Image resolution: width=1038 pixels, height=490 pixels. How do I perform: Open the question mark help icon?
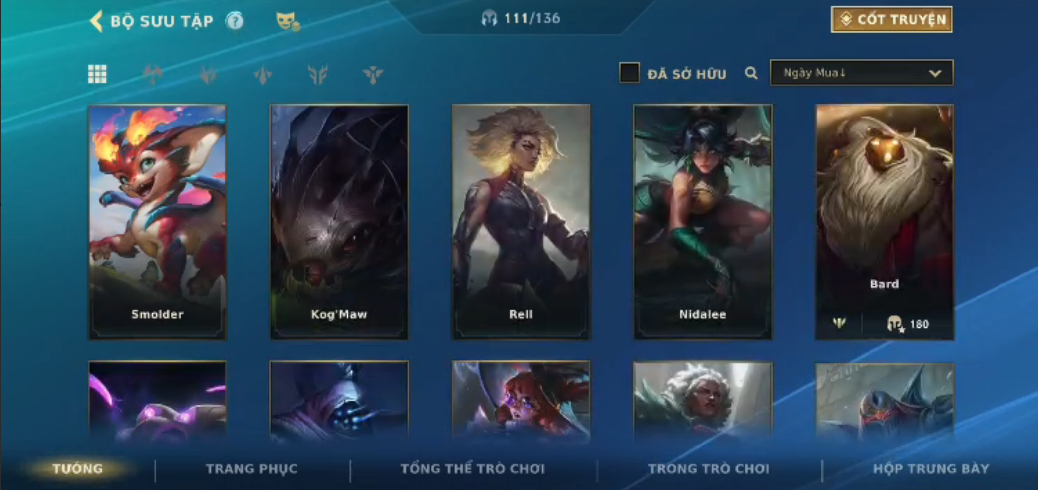(235, 21)
